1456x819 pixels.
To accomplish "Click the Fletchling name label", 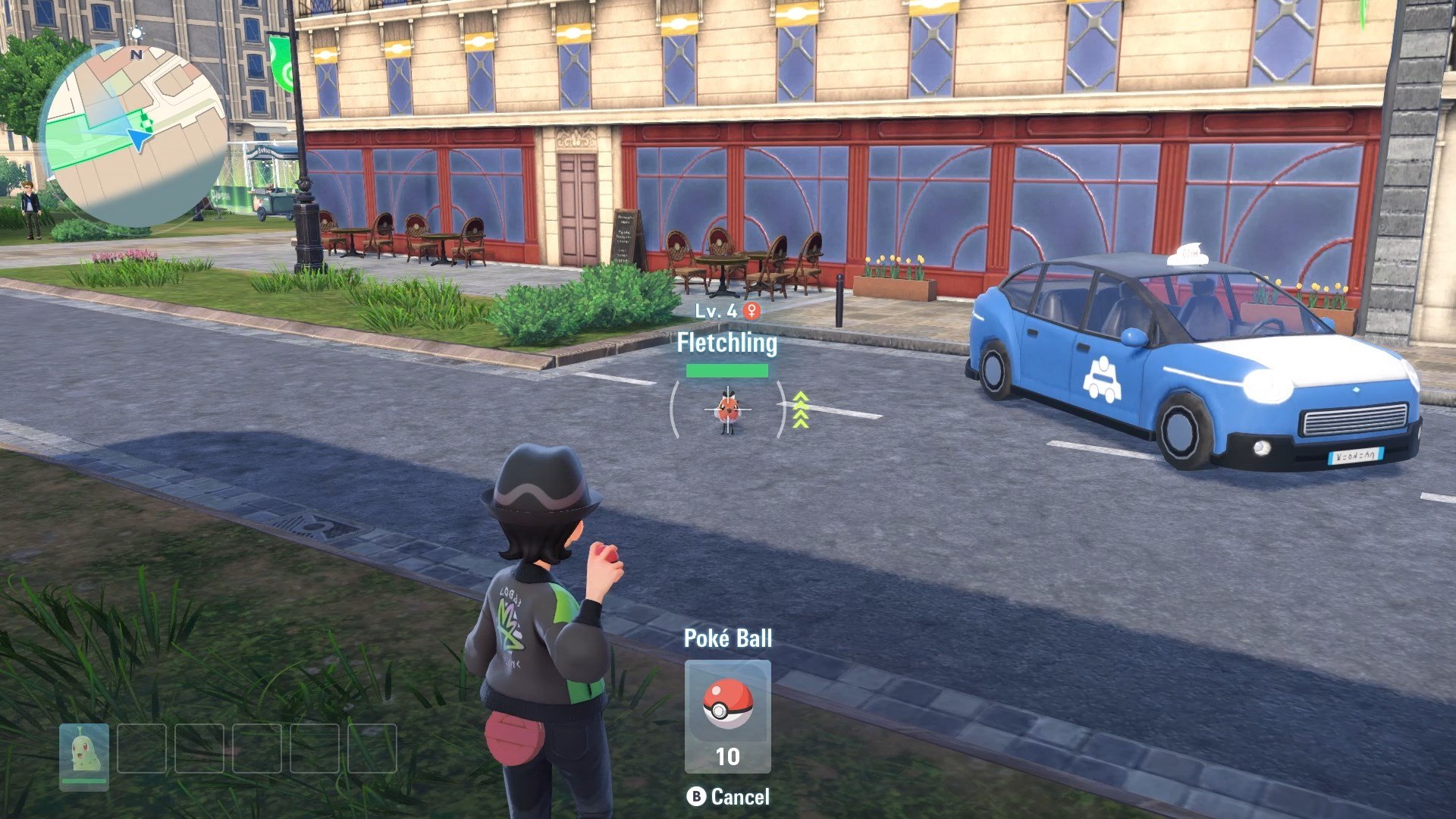I will (728, 344).
